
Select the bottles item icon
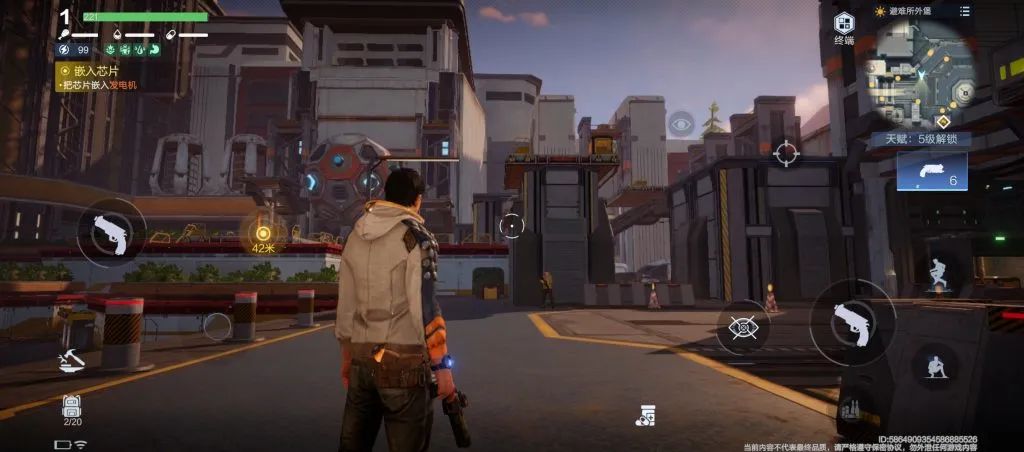tap(851, 409)
